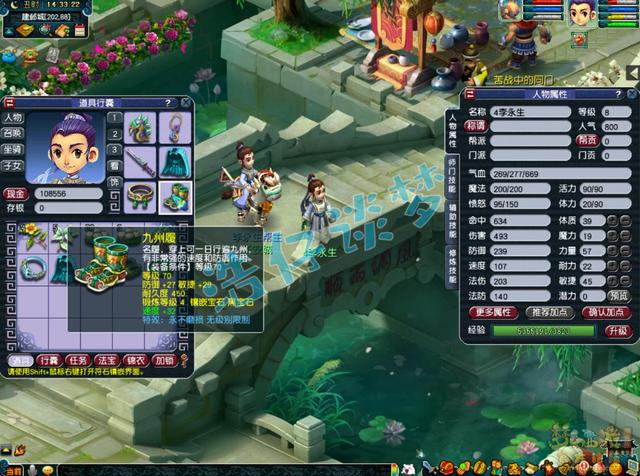The image size is (640, 476).
Task: Click the equipped dagger weapon slot
Action: 142,160
